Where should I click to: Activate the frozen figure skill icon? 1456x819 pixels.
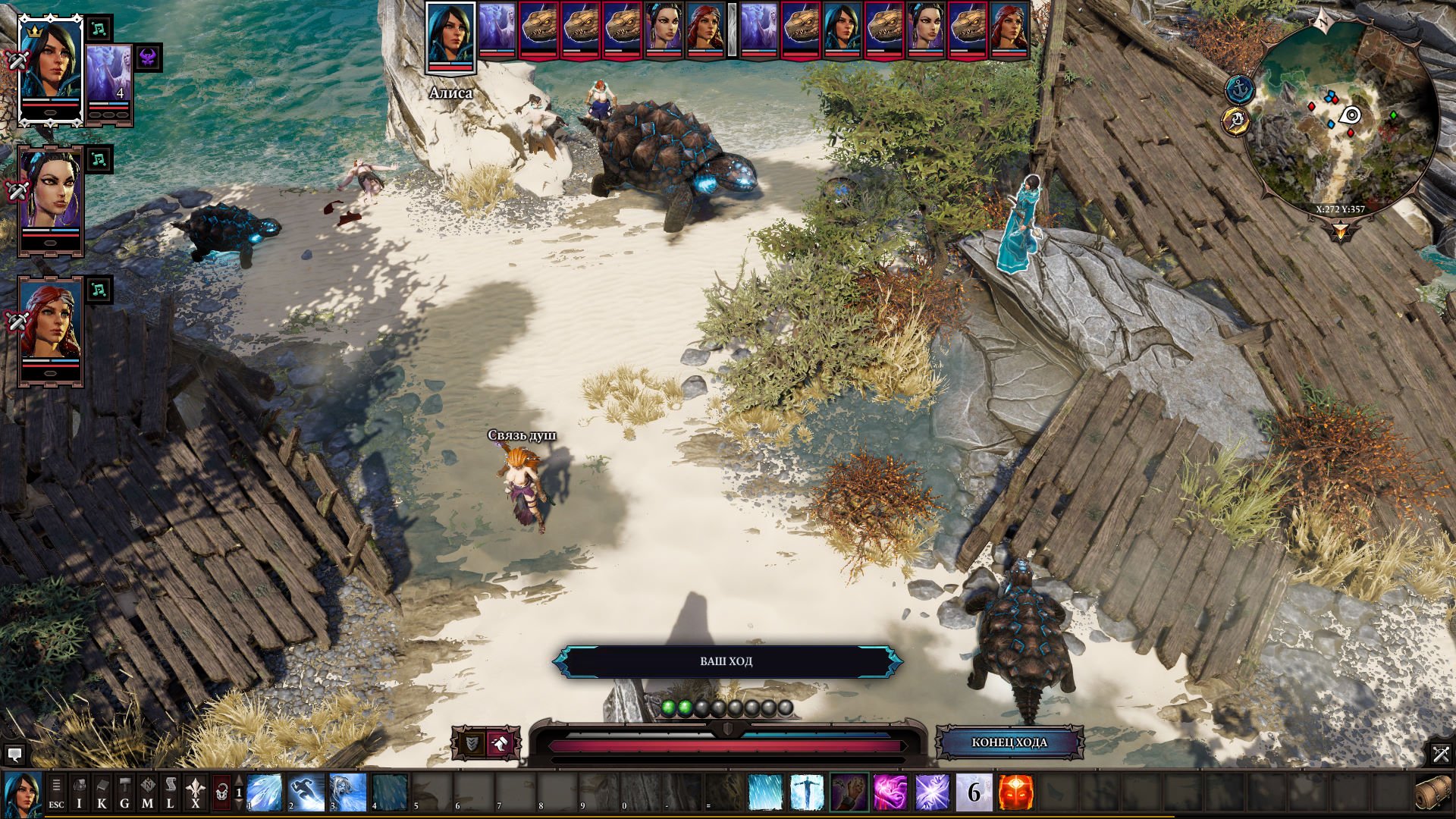tap(807, 792)
